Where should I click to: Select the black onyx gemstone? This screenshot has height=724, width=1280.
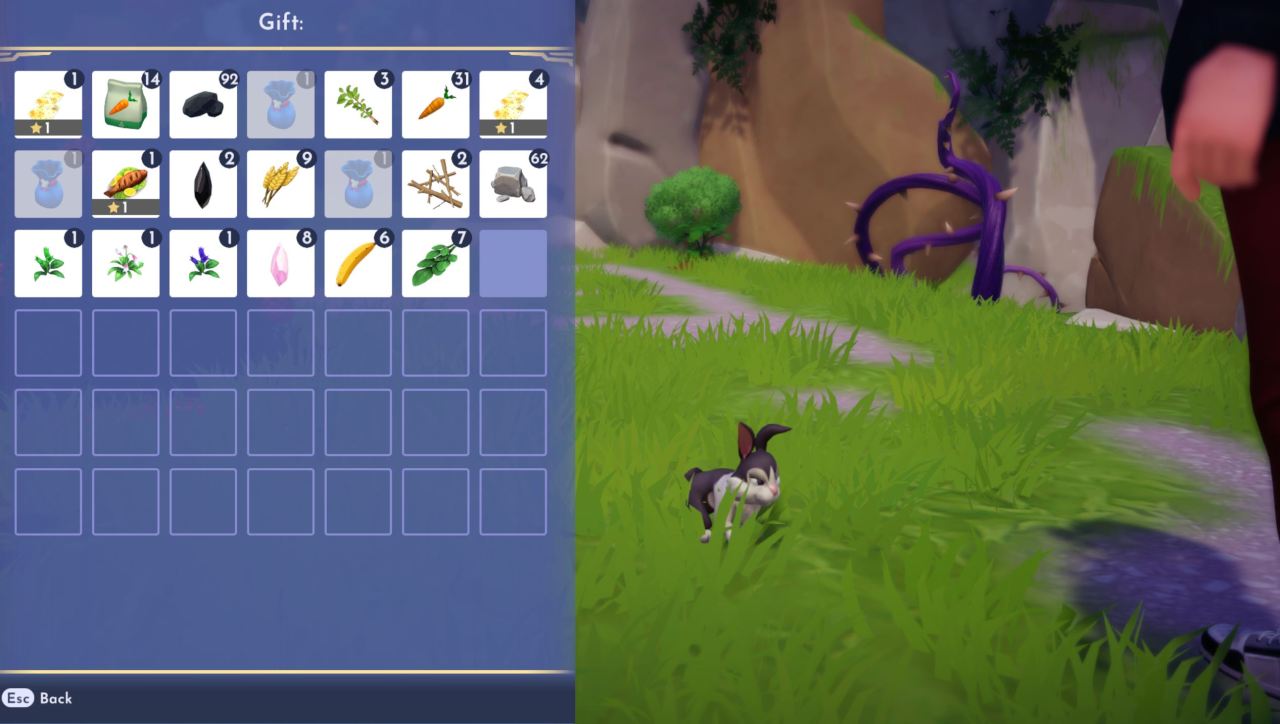[204, 182]
